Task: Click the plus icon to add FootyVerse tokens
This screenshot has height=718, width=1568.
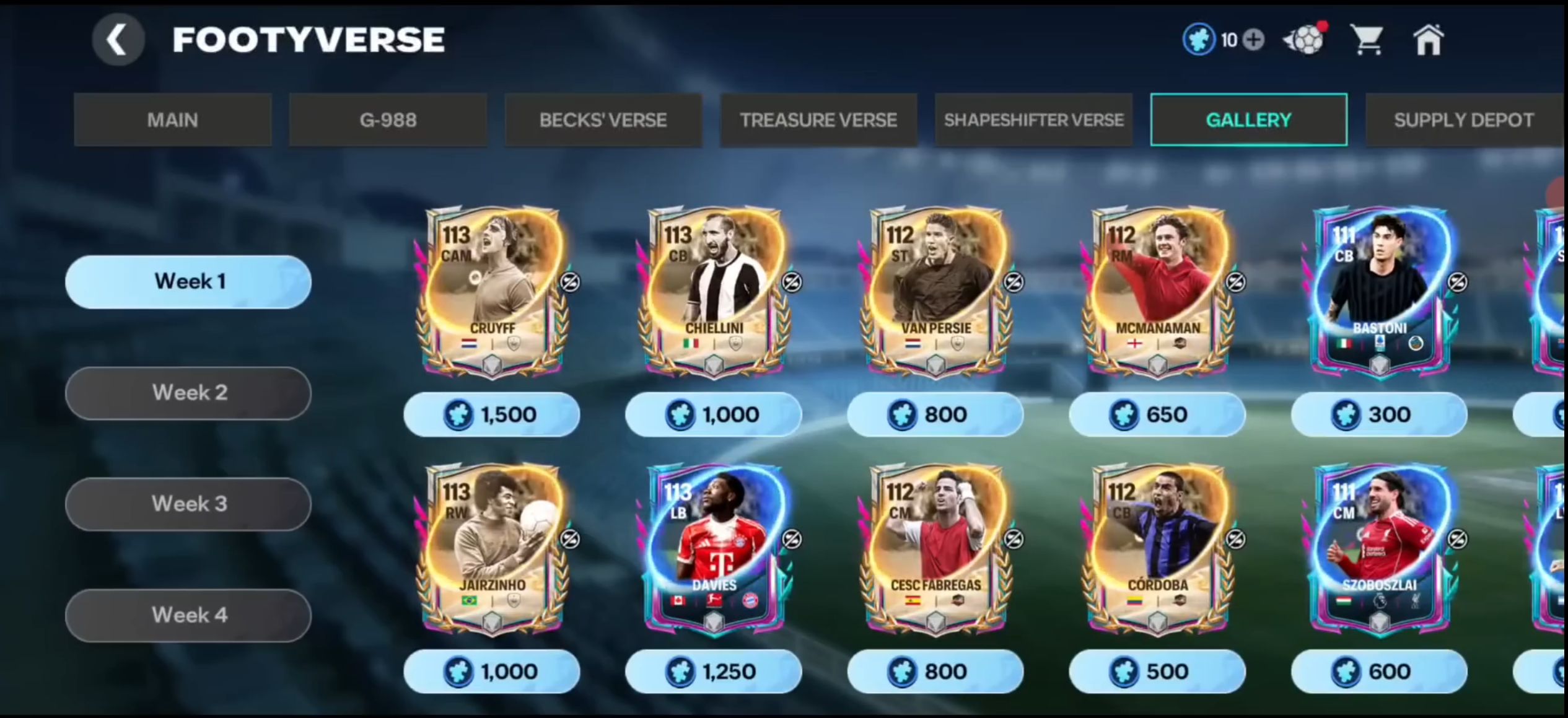Action: coord(1252,39)
